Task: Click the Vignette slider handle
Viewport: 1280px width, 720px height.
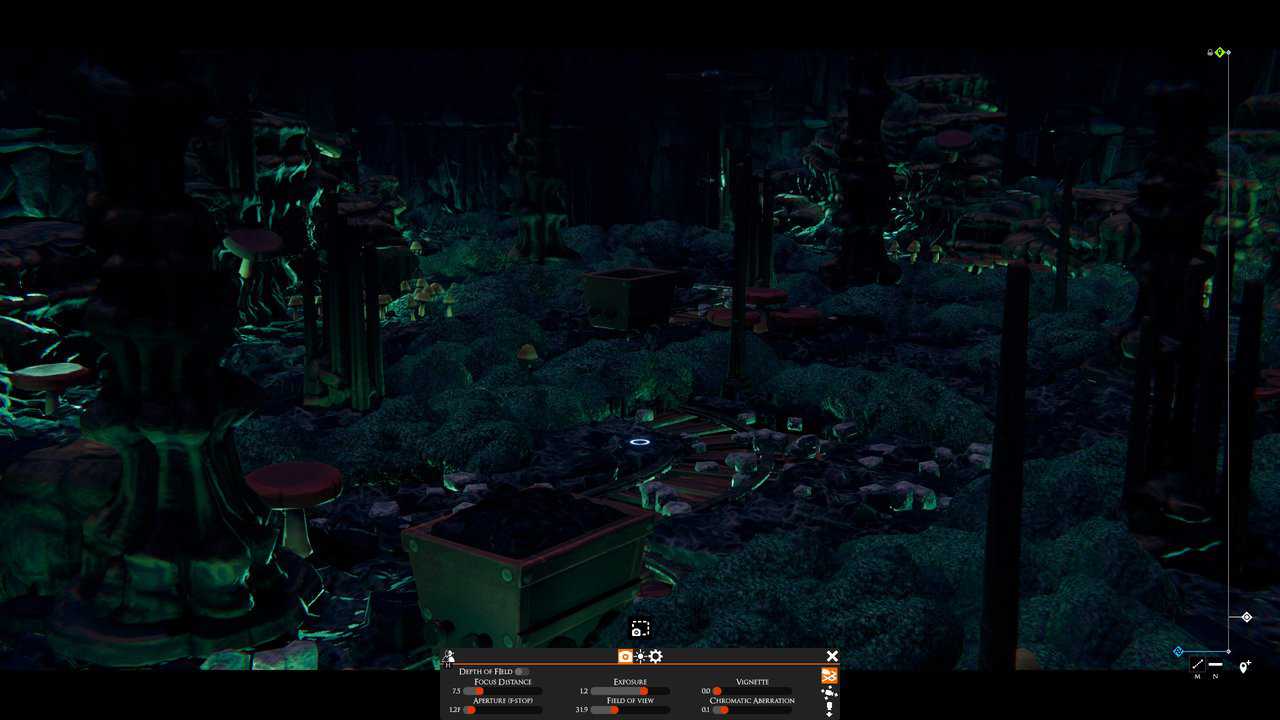Action: (716, 691)
